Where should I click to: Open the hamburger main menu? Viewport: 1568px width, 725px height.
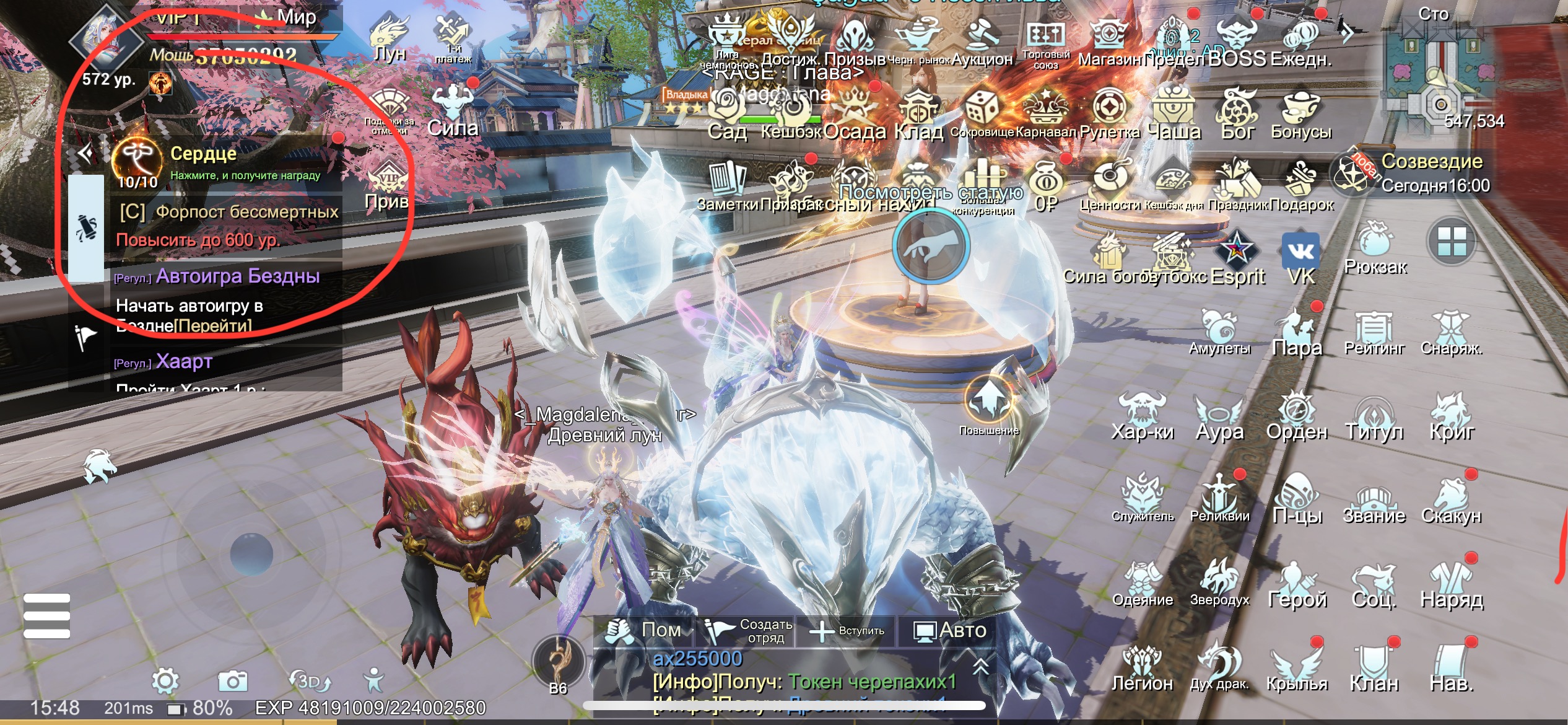tap(47, 616)
